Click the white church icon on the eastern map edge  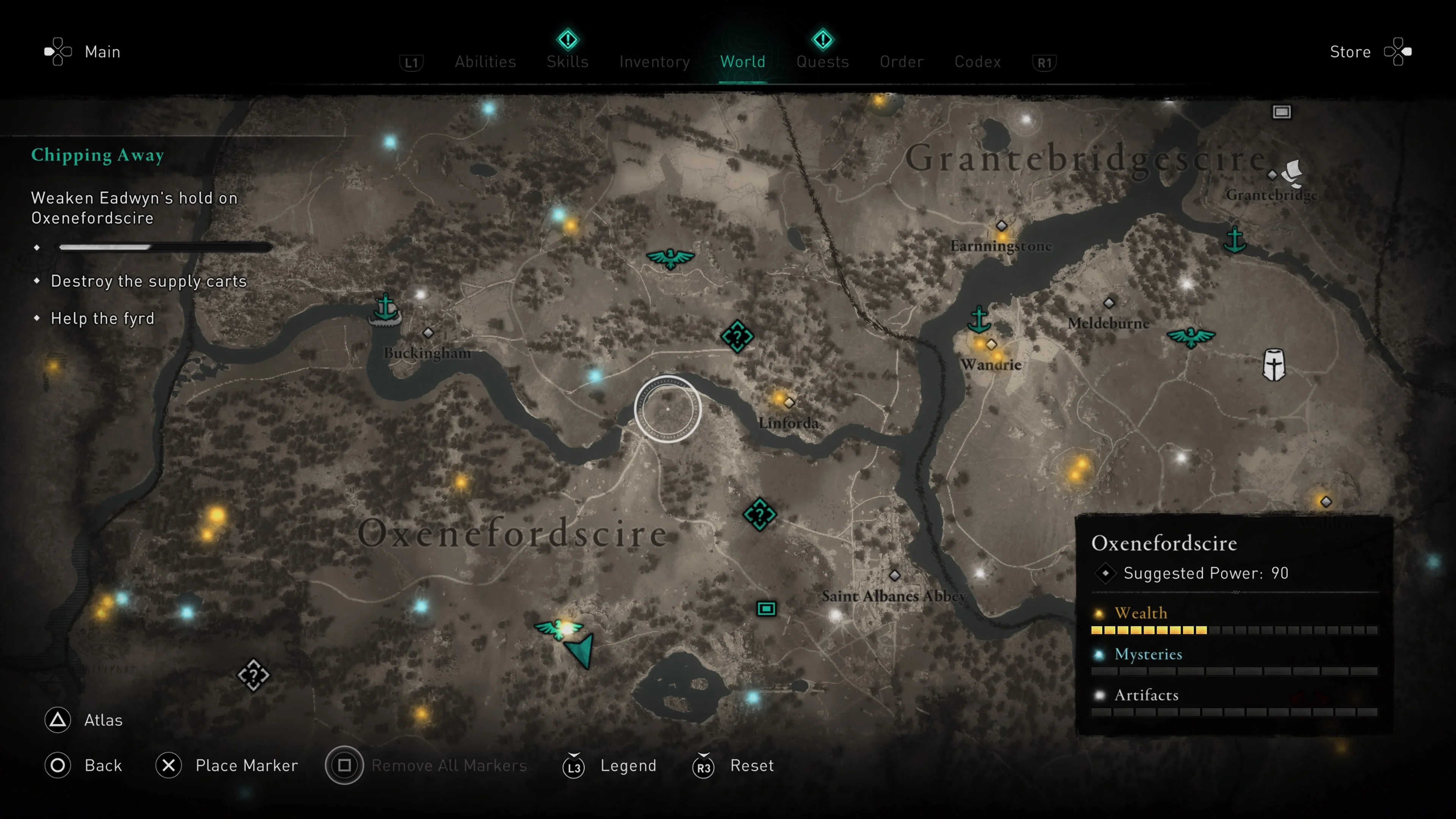pyautogui.click(x=1275, y=364)
